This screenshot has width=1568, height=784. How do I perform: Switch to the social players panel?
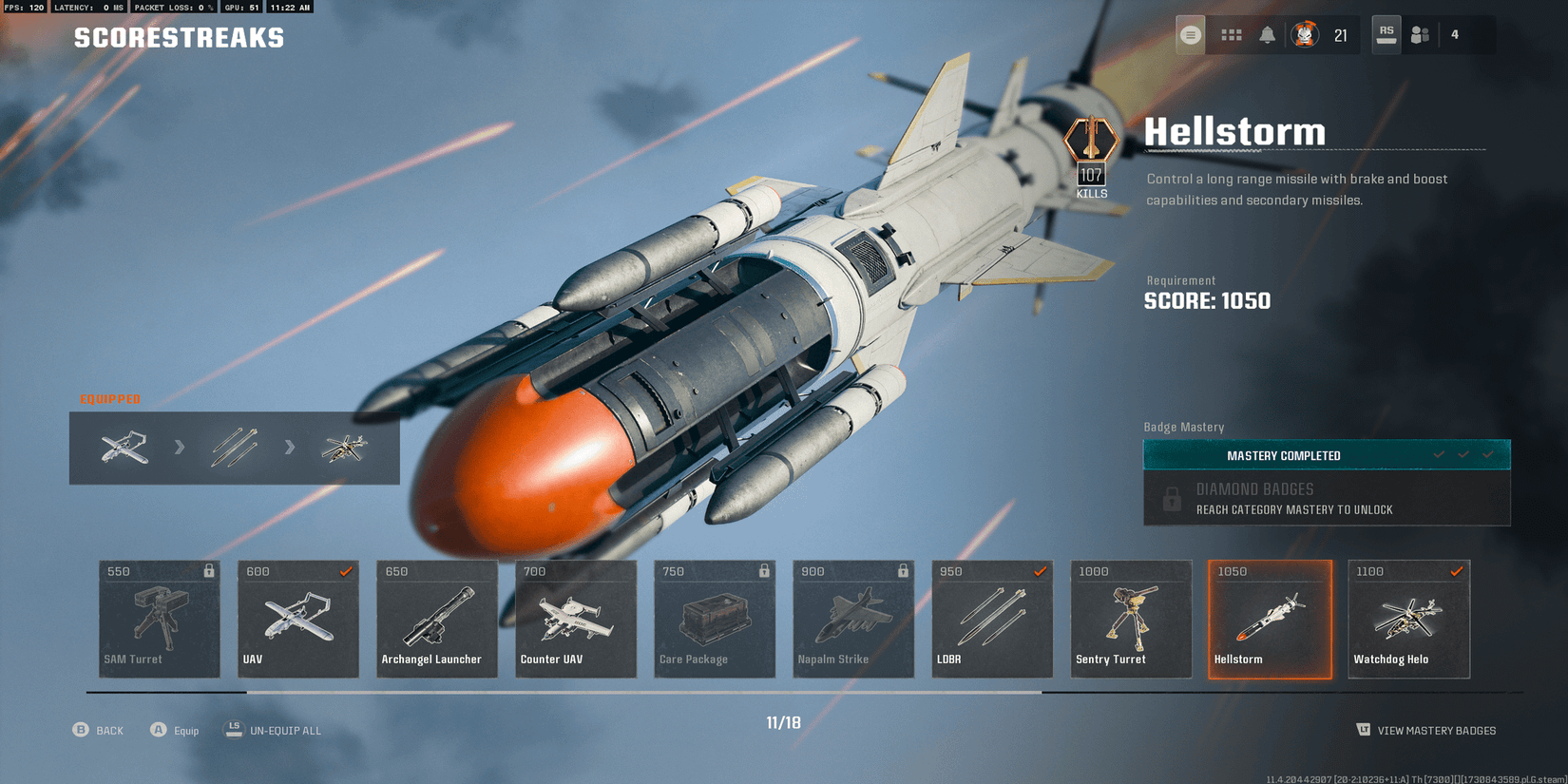point(1420,34)
